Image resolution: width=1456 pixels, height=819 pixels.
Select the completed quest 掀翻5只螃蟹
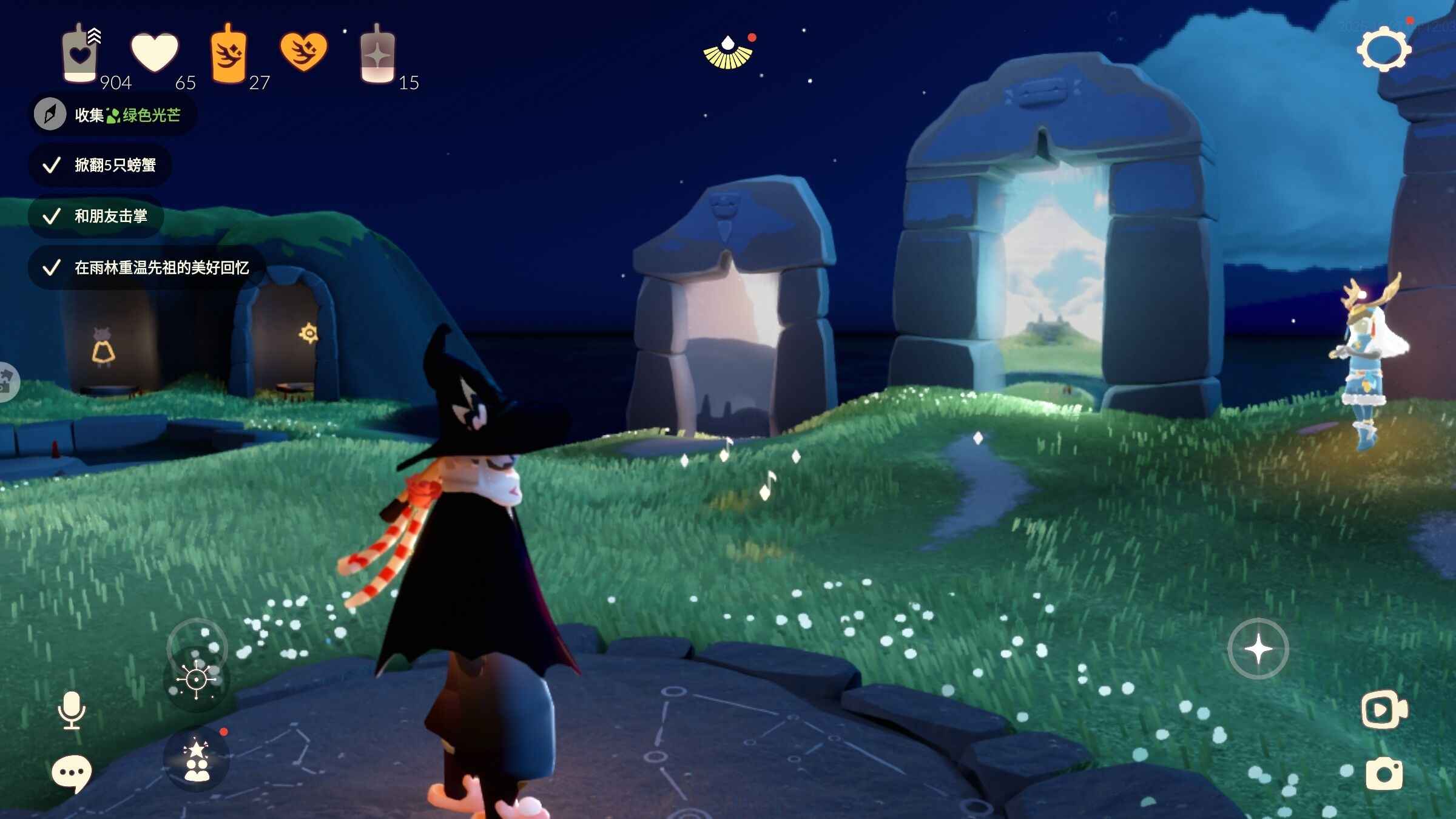click(x=101, y=165)
